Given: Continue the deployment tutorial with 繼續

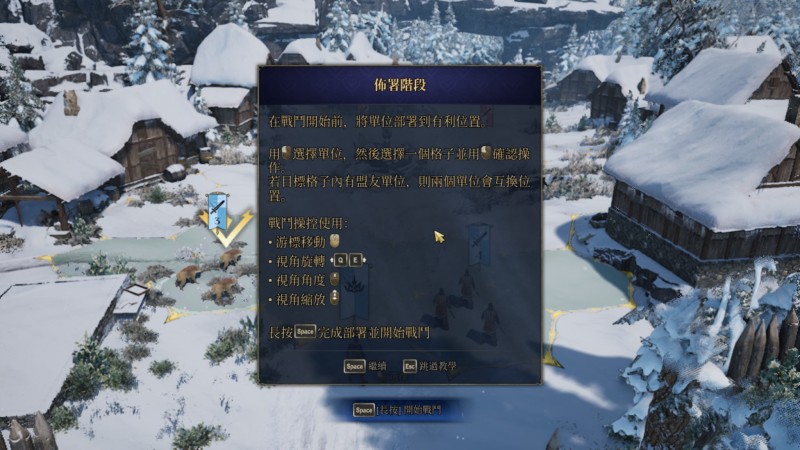Looking at the screenshot, I should (366, 366).
